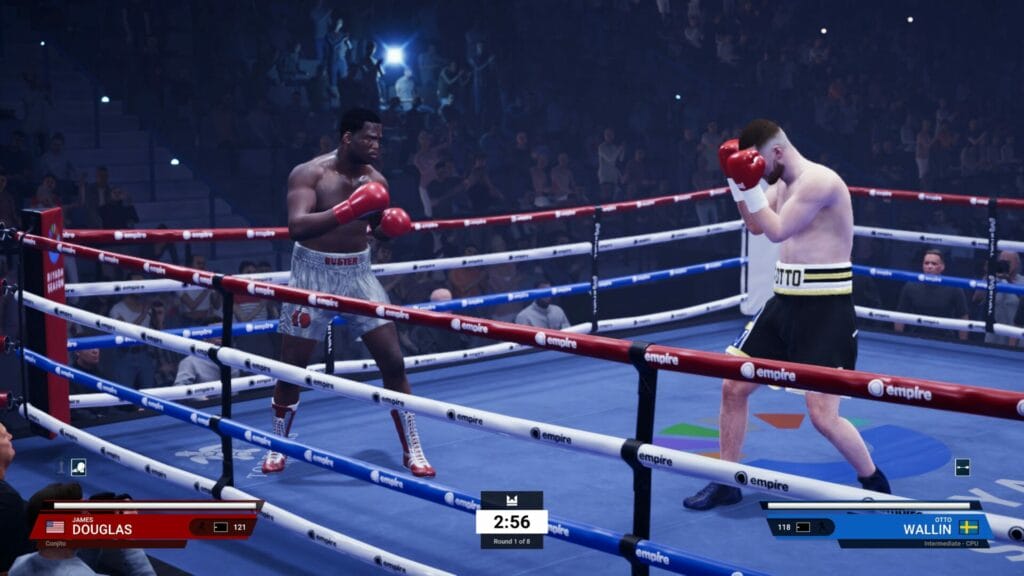The height and width of the screenshot is (576, 1024).
Task: Click the fighter trait icon above Douglas's bar
Action: pos(78,466)
